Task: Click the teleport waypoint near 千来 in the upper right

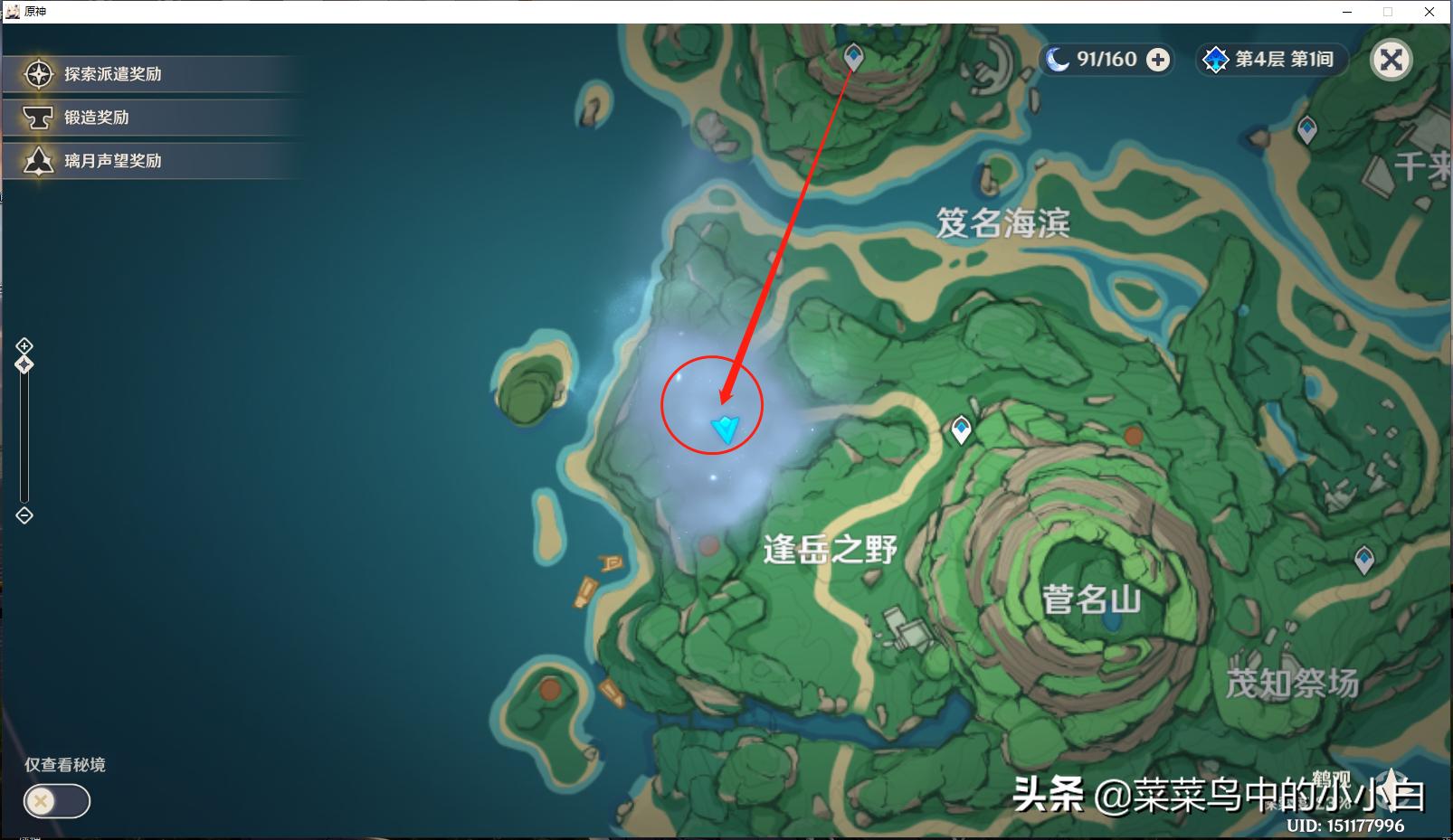Action: click(1306, 127)
